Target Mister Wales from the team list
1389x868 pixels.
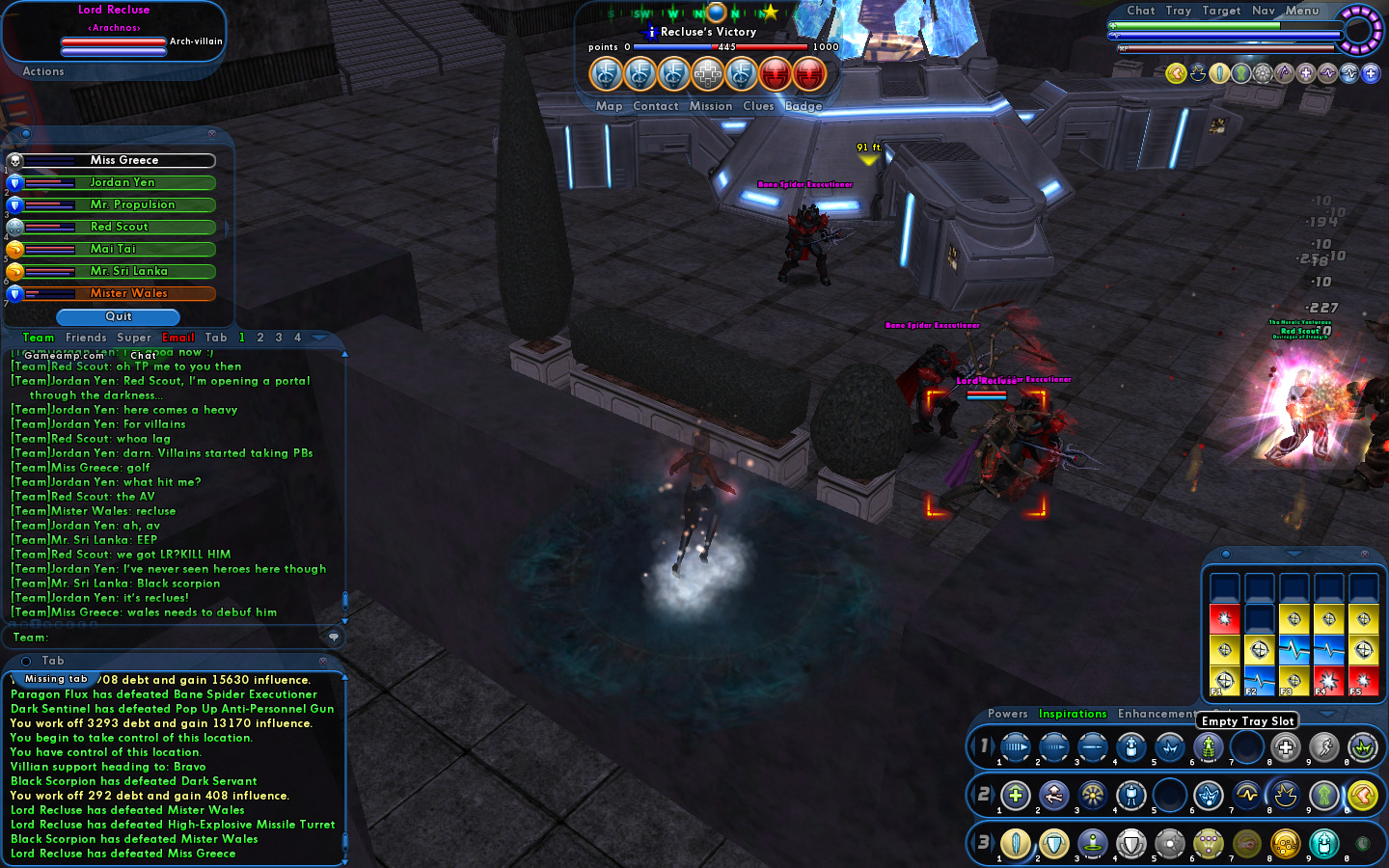pyautogui.click(x=127, y=293)
